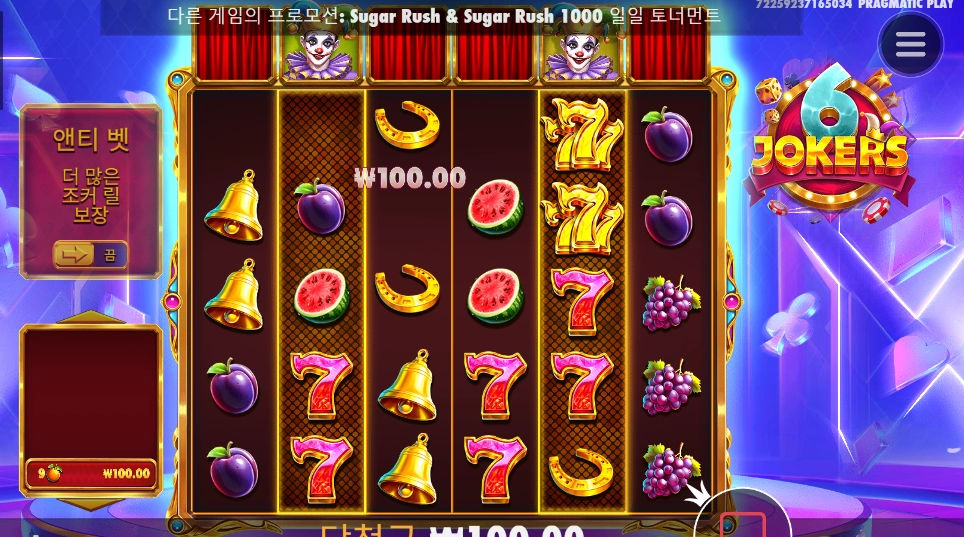Viewport: 964px width, 537px height.
Task: Open the hamburger menu
Action: (x=910, y=45)
